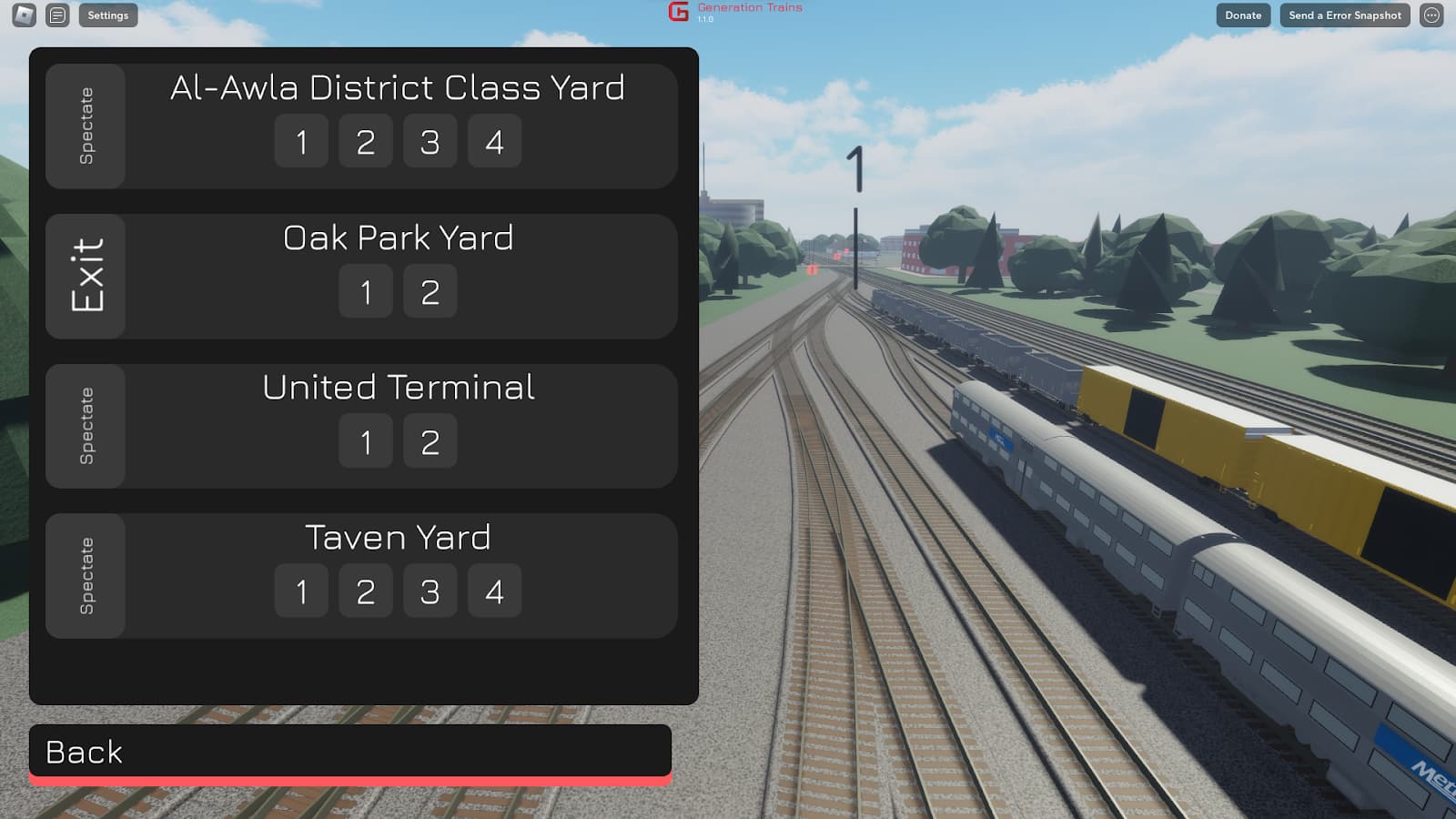Spectate Al-Awla District Class Yard
The image size is (1456, 819).
coord(86,126)
